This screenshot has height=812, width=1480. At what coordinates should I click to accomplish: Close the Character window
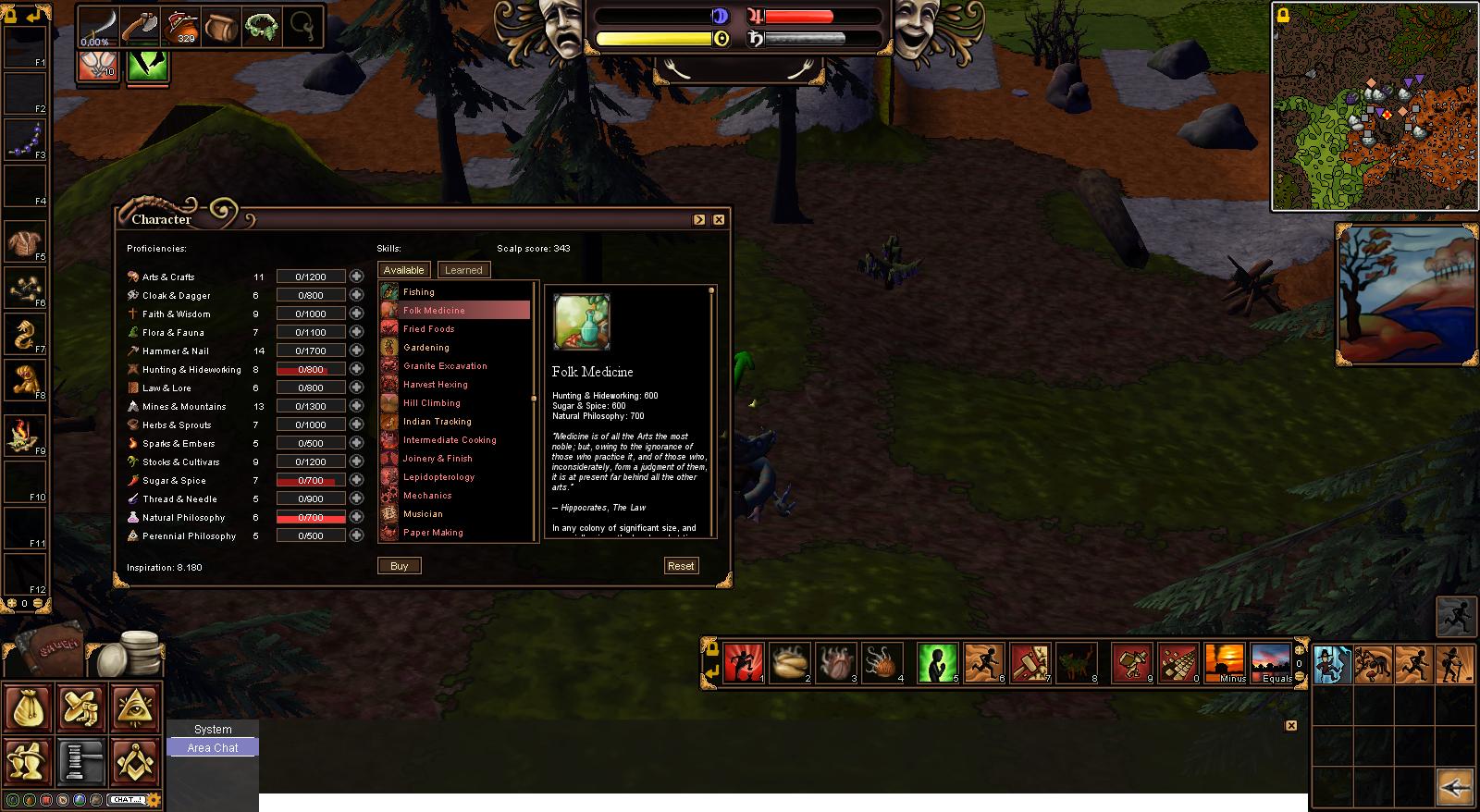pos(719,219)
